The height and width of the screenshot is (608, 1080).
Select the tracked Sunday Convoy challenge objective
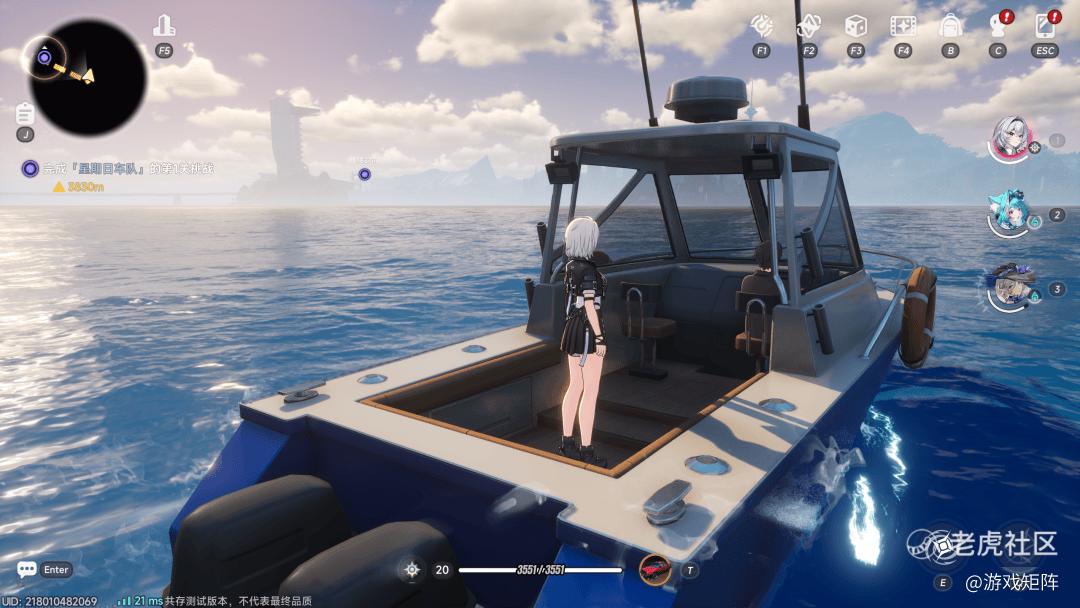125,169
